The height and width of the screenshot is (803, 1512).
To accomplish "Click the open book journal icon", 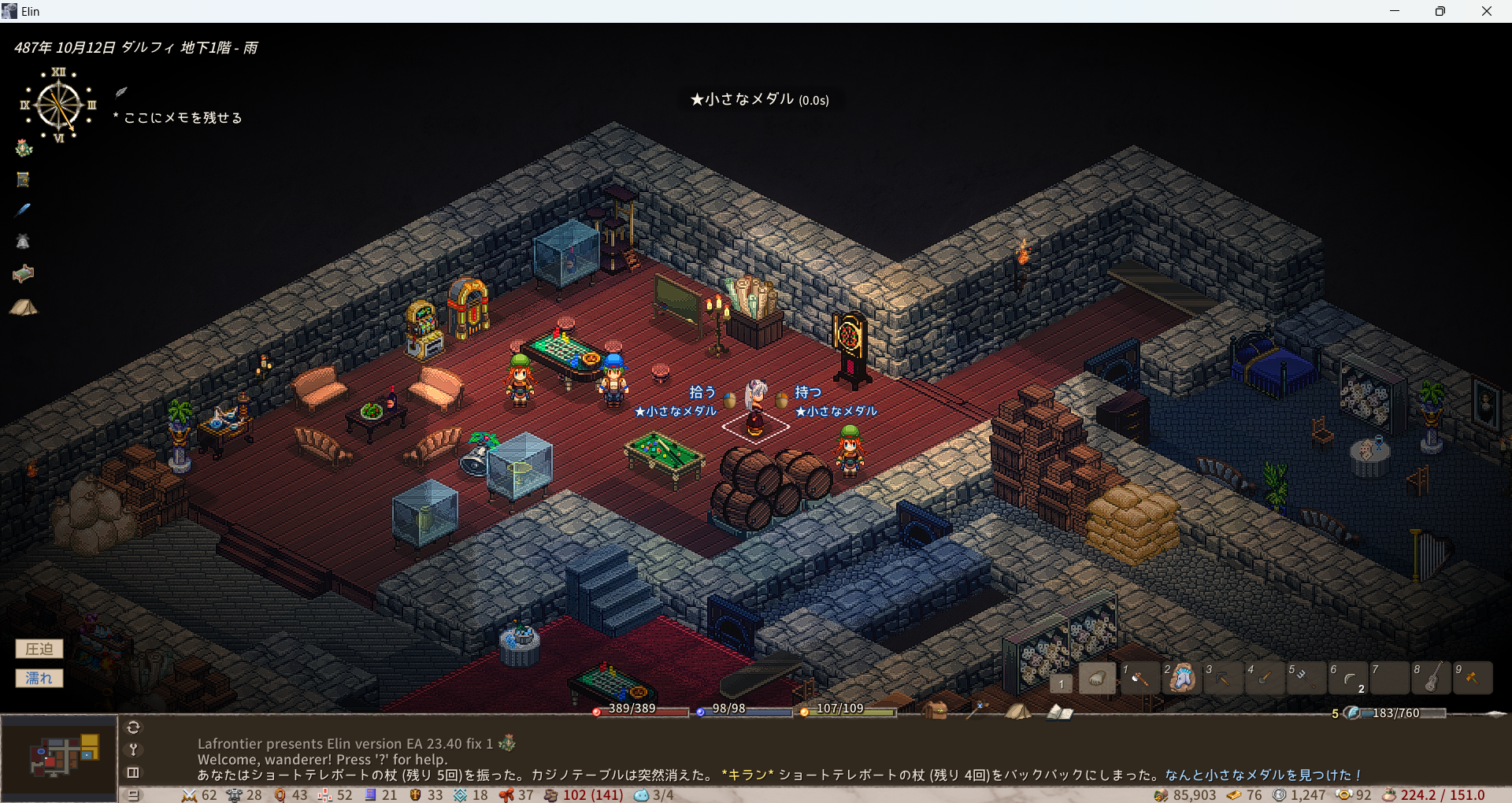I will (x=1059, y=712).
